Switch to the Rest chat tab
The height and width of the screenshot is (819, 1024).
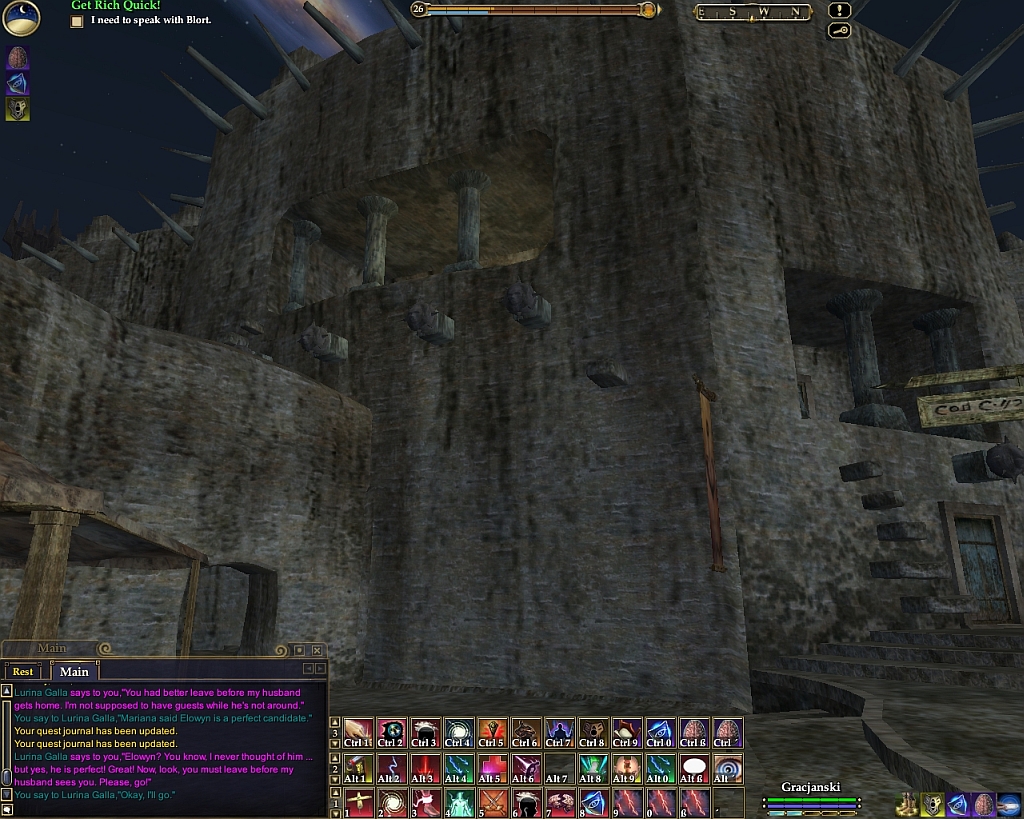point(22,671)
